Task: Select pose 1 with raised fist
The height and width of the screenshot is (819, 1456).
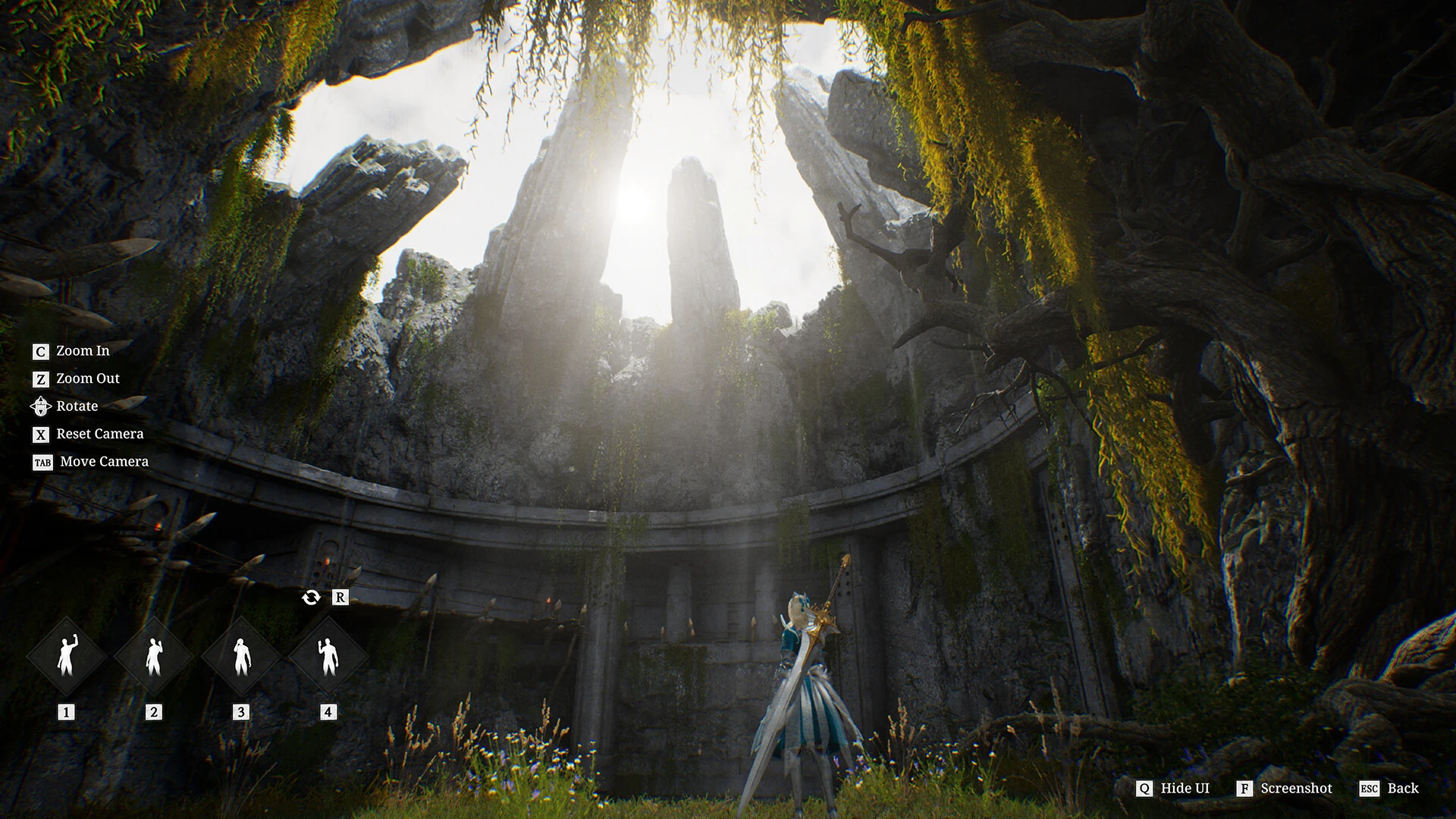Action: pyautogui.click(x=67, y=654)
